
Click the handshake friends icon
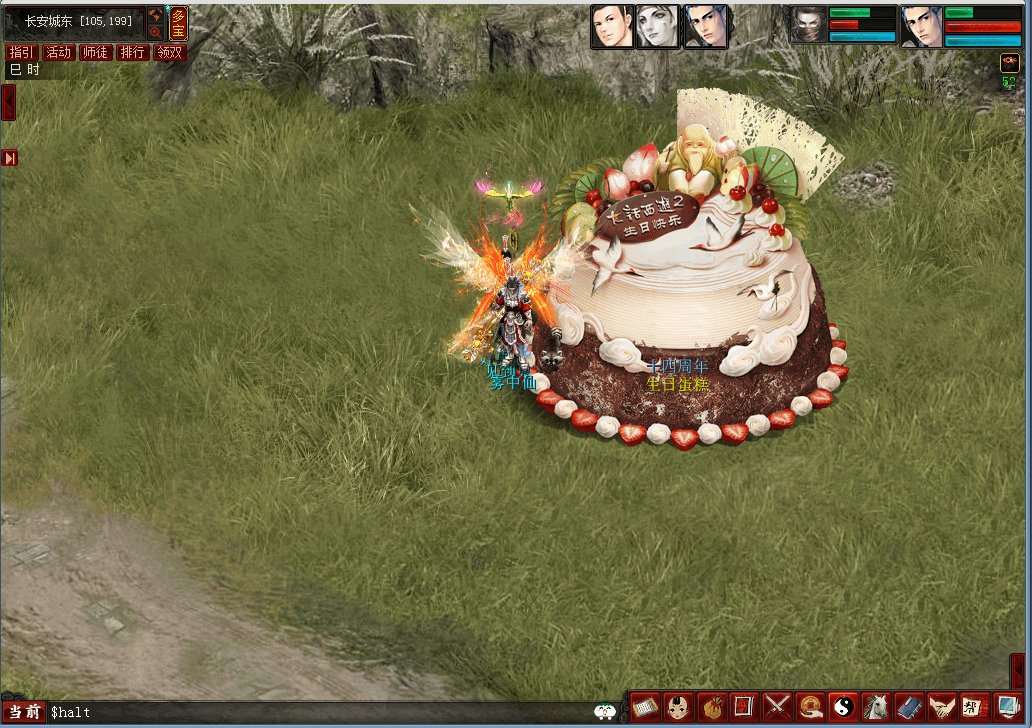coord(942,708)
